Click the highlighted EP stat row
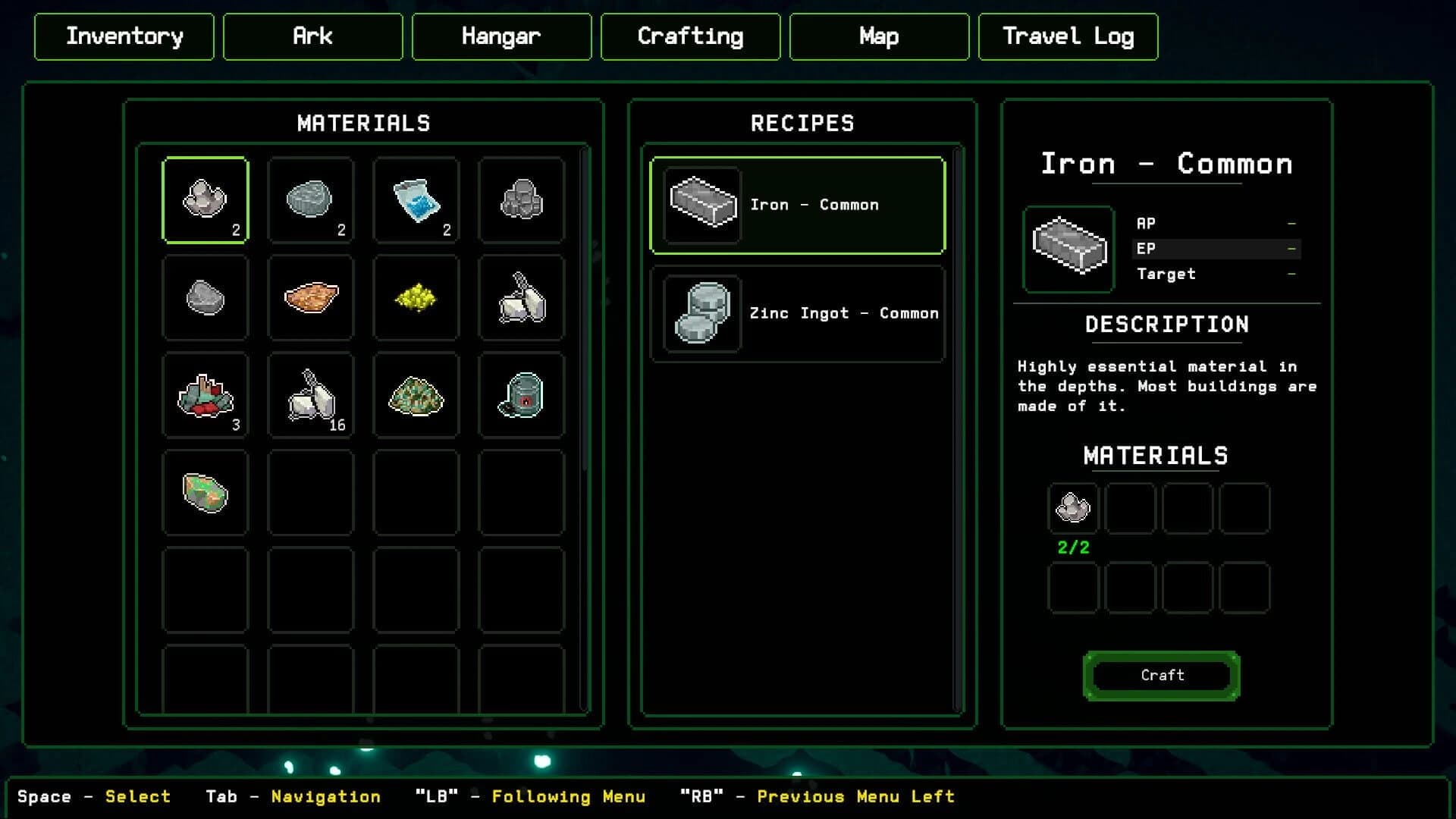 [x=1216, y=248]
